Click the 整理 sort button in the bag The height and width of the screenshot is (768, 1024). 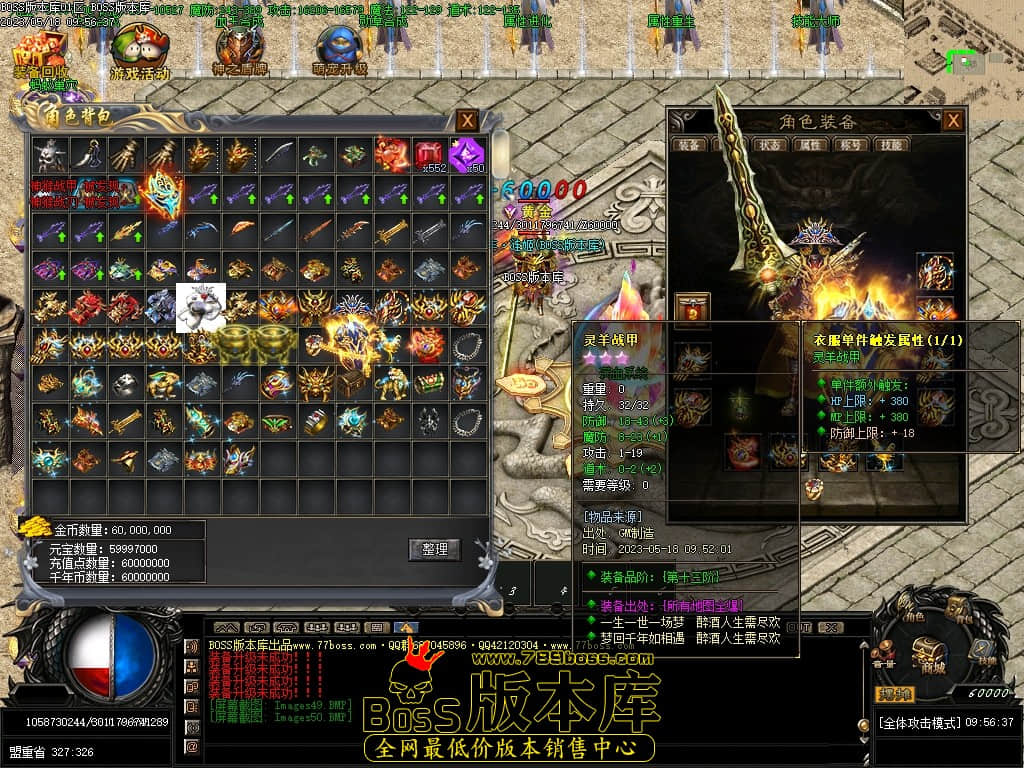(434, 549)
